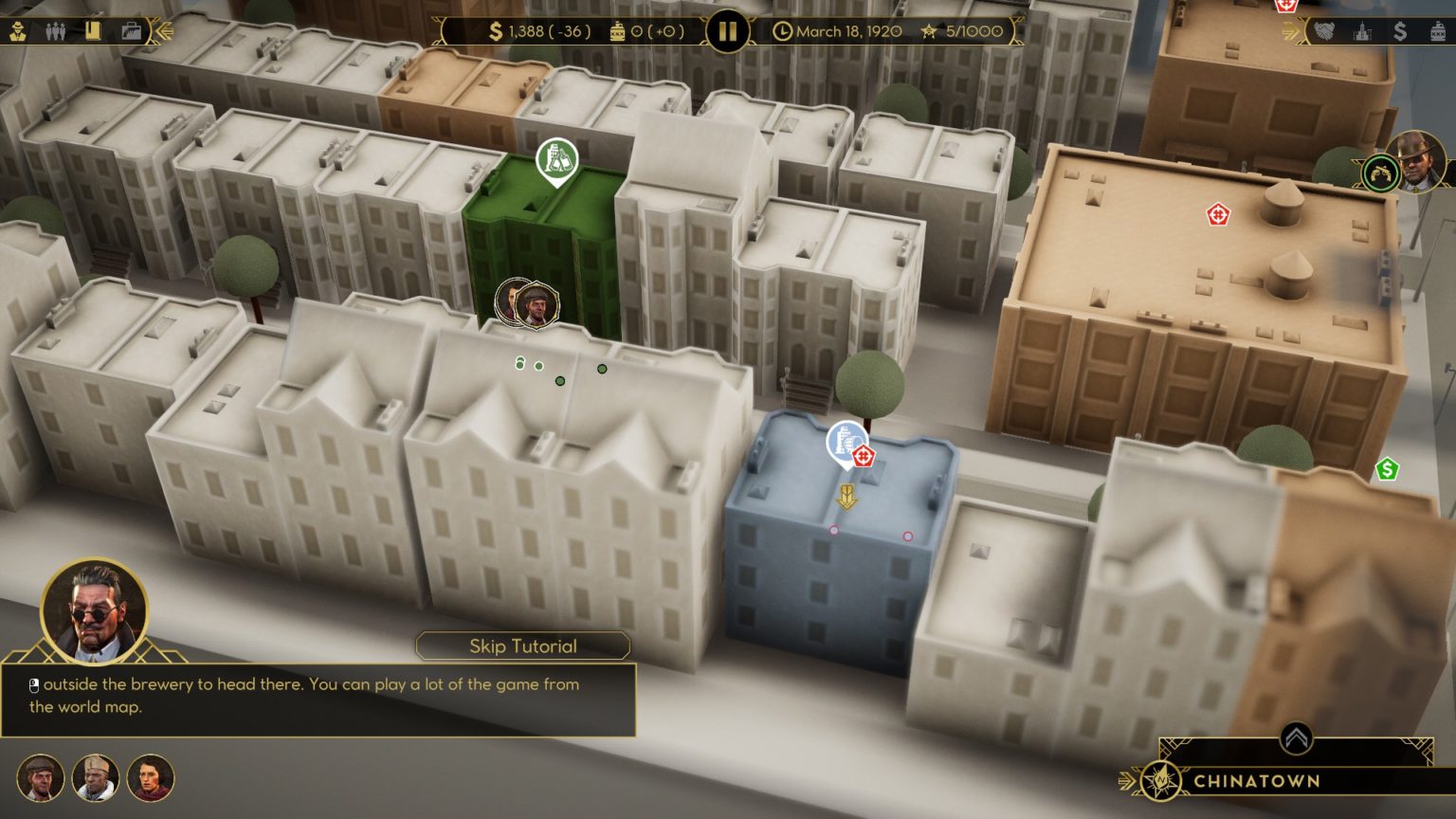Image resolution: width=1456 pixels, height=819 pixels.
Task: Select the crew portrait with flat cap
Action: click(x=41, y=778)
